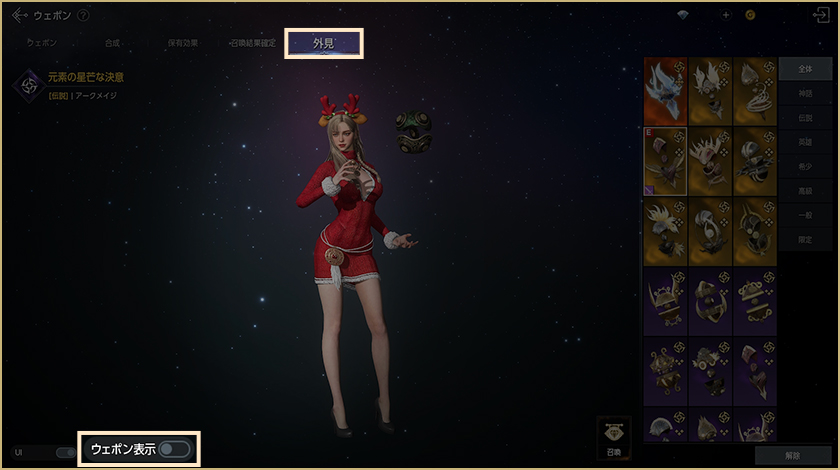
Task: Filter weapons by 希少 rarity
Action: pos(805,166)
